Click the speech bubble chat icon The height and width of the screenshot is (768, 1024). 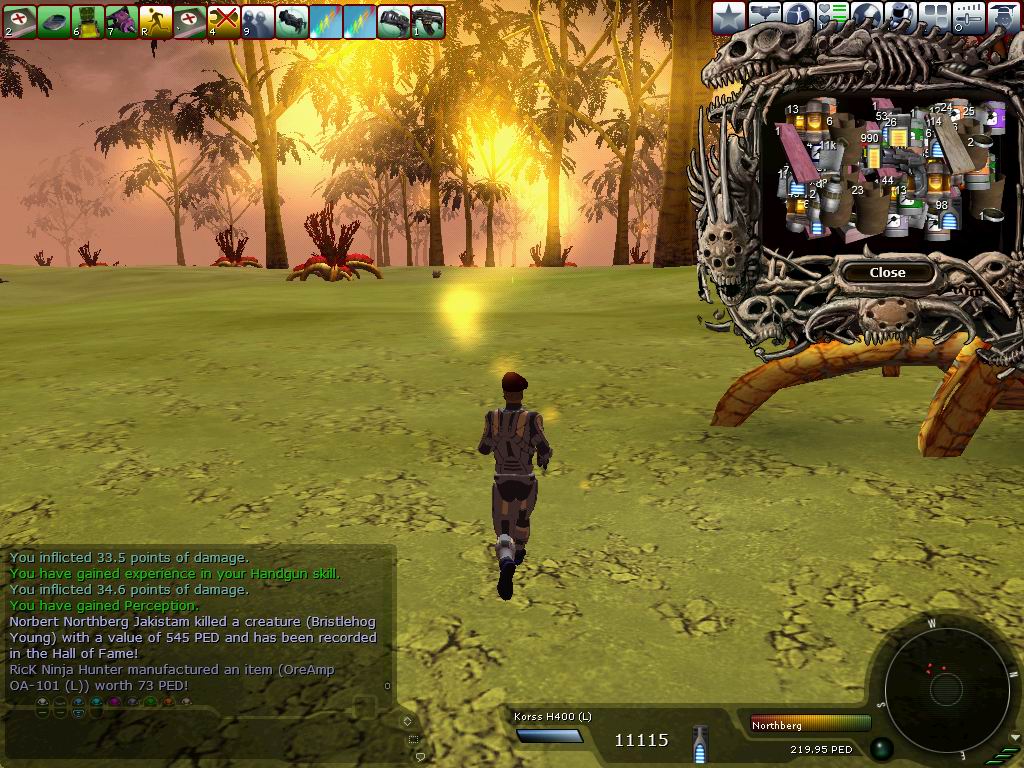pyautogui.click(x=418, y=756)
